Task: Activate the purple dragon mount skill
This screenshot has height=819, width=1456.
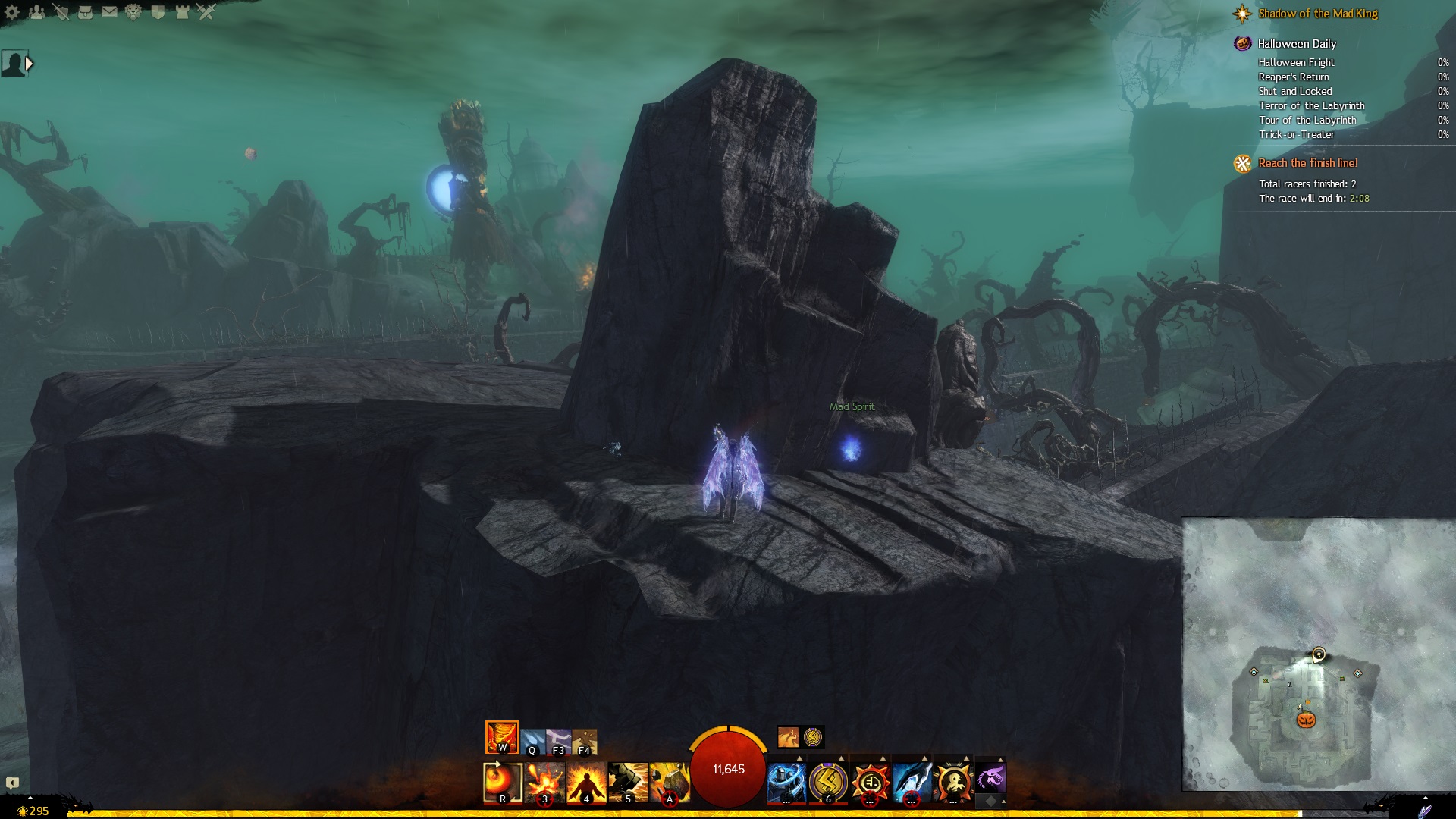Action: coord(990,778)
